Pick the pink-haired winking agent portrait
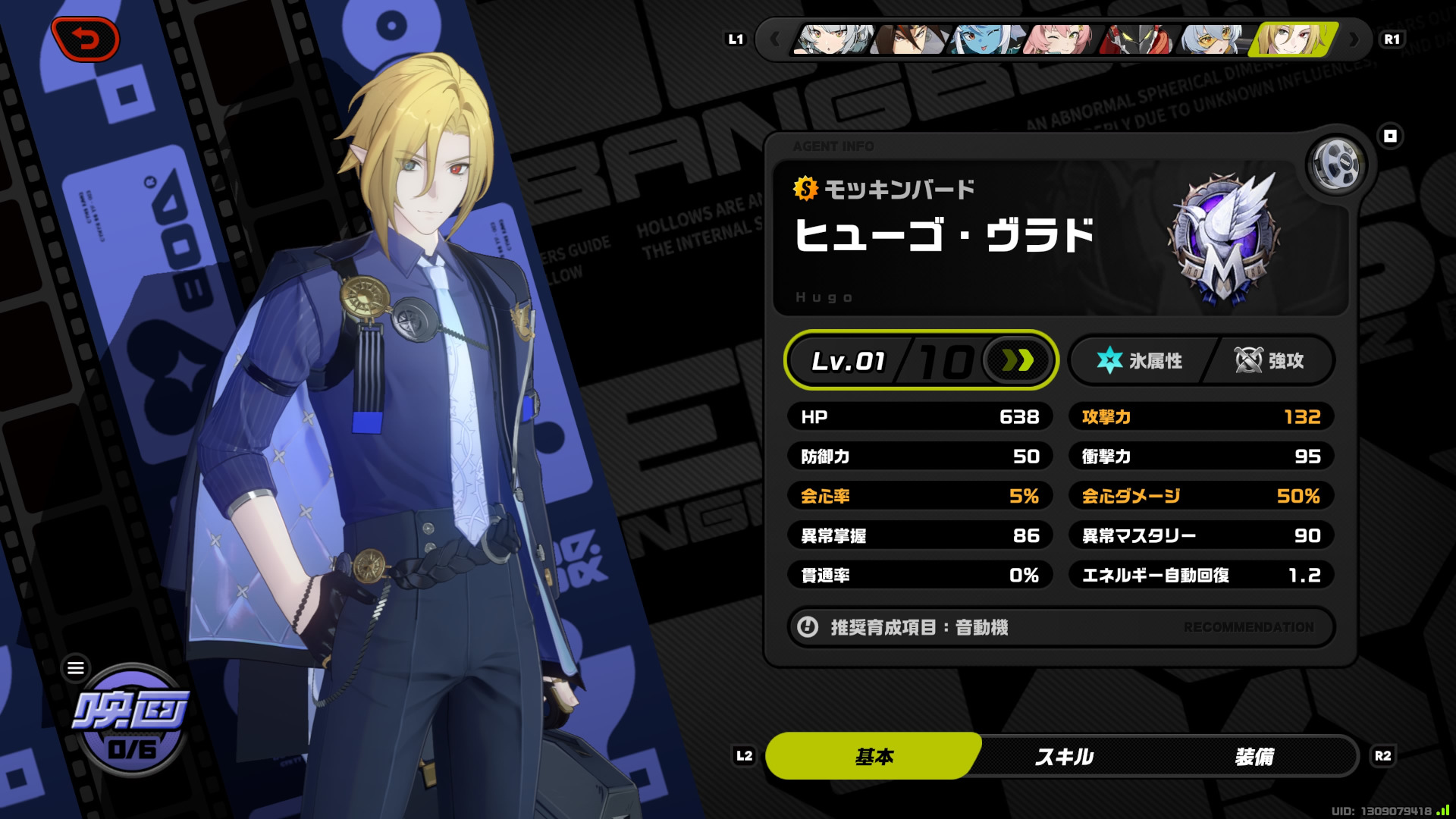This screenshot has width=1456, height=819. point(1059,39)
